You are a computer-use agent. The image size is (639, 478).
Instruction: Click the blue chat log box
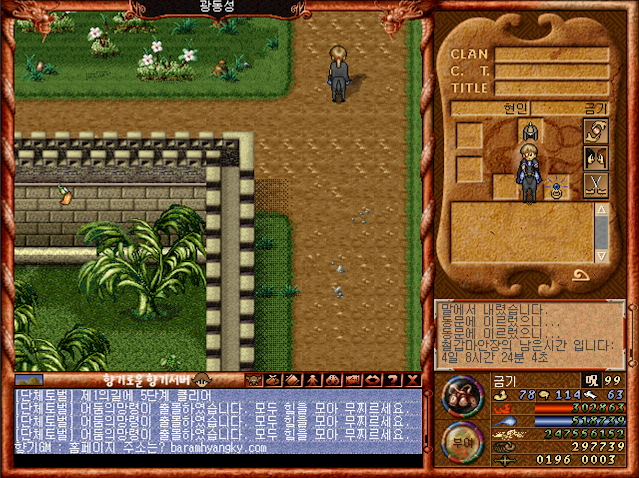[x=217, y=421]
